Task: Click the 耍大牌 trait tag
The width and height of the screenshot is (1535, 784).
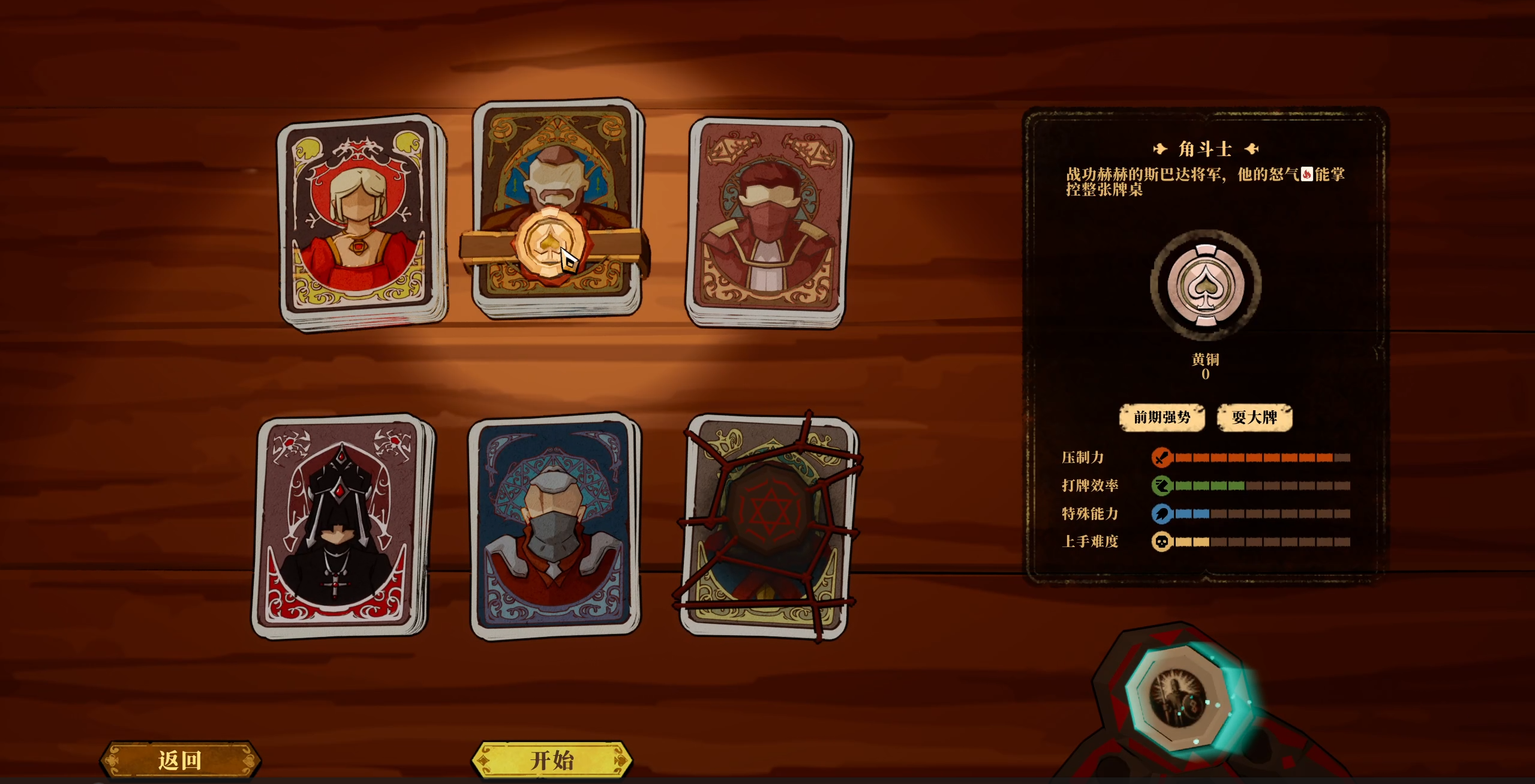Action: (x=1255, y=418)
